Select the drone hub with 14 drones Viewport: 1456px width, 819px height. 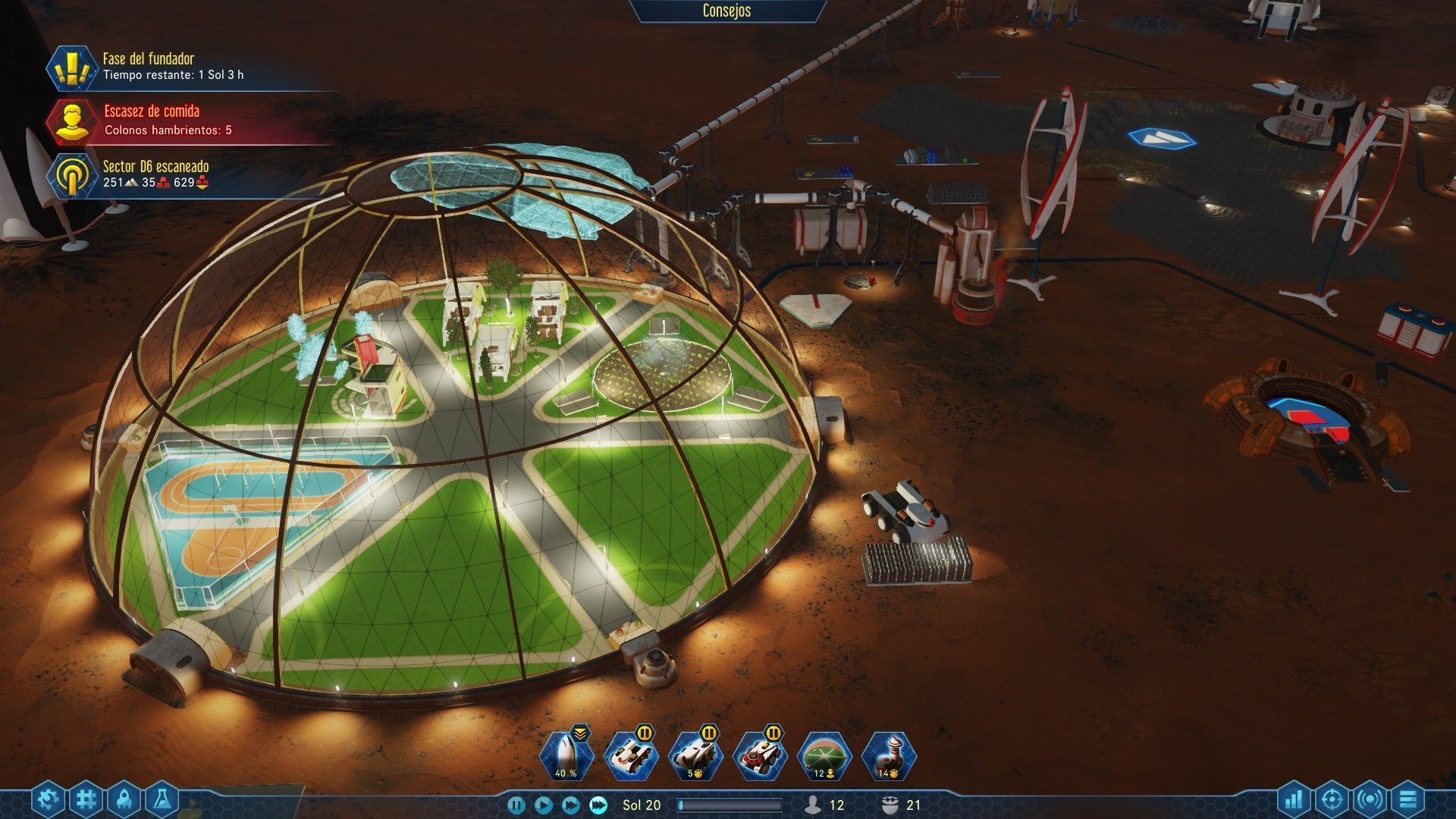coord(889,758)
